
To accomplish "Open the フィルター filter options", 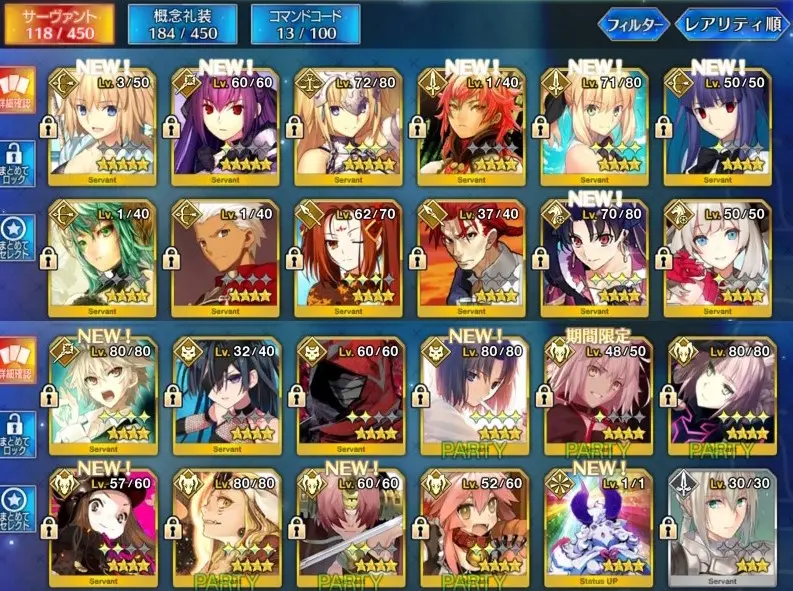I will 633,25.
